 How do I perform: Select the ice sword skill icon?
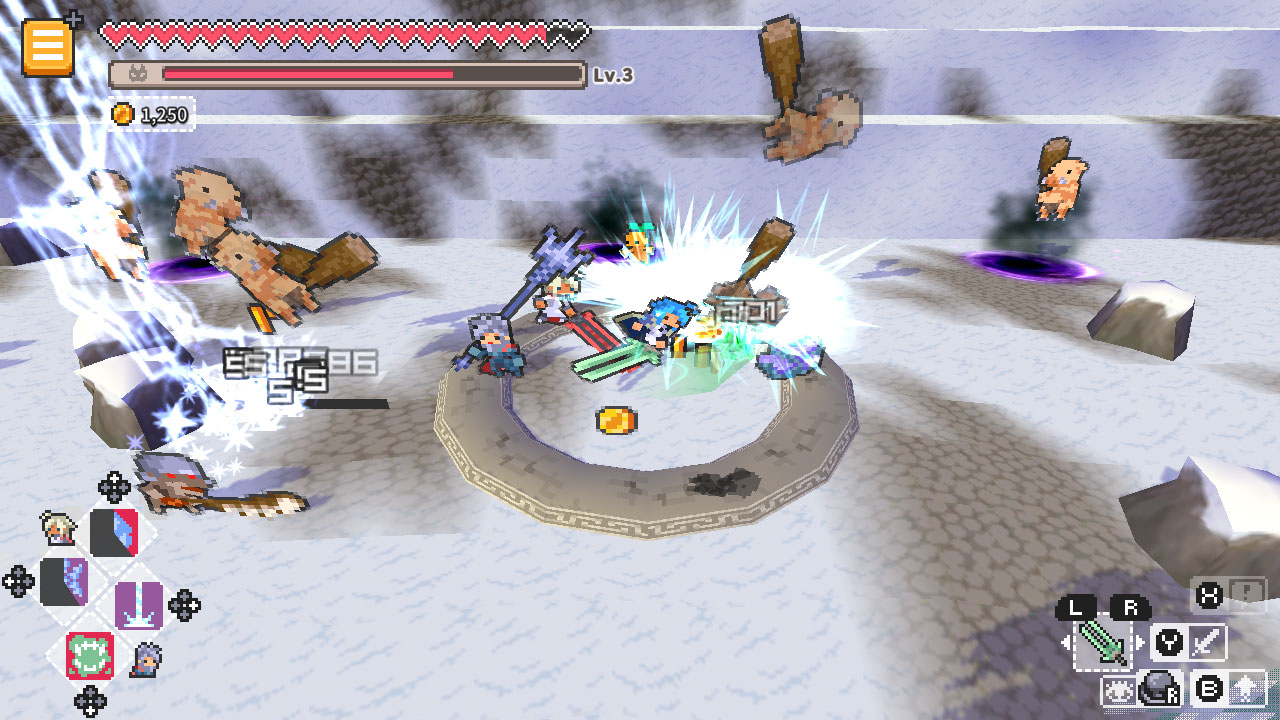tap(137, 605)
